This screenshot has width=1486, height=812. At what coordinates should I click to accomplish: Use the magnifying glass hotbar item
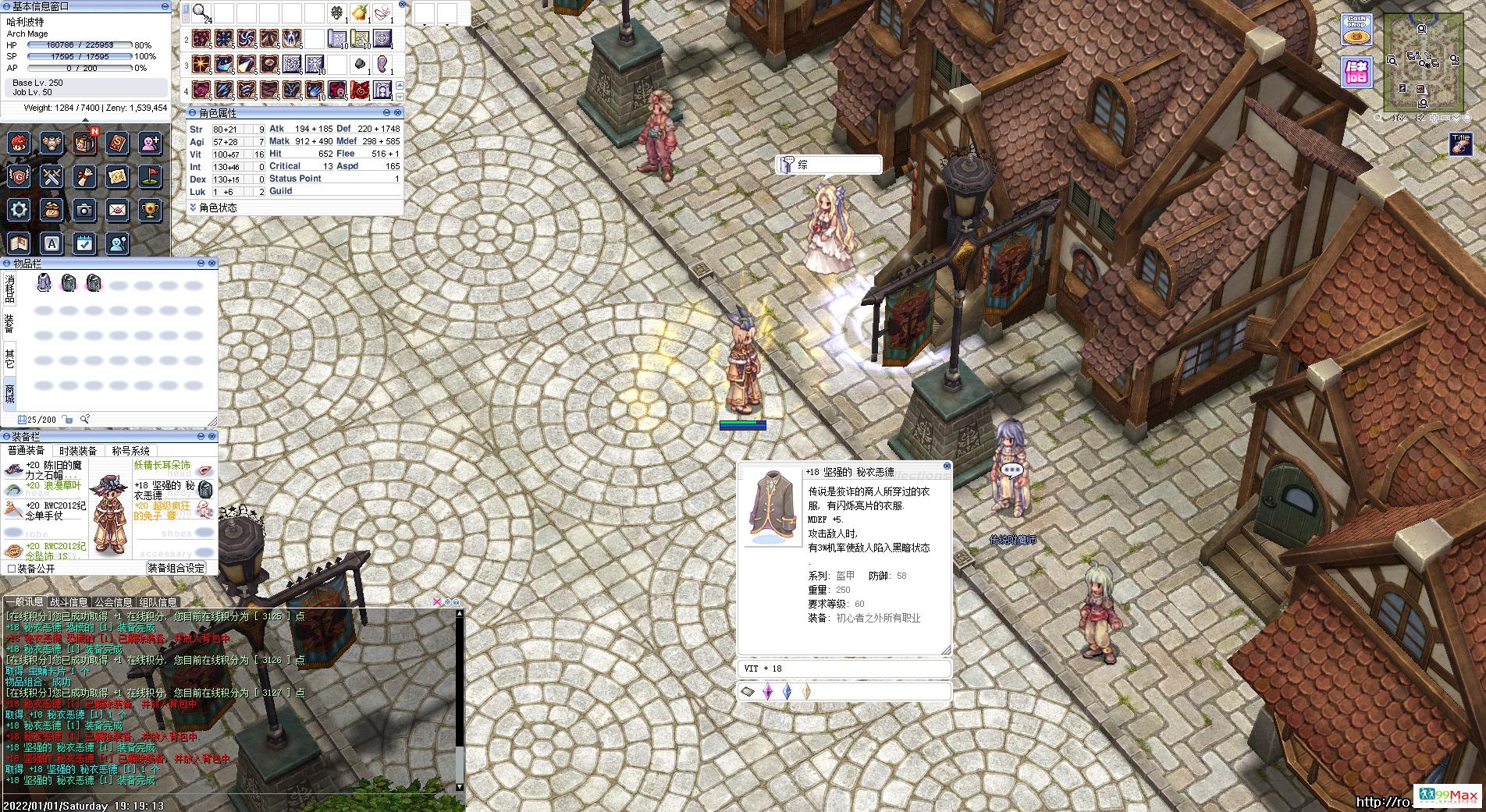201,13
